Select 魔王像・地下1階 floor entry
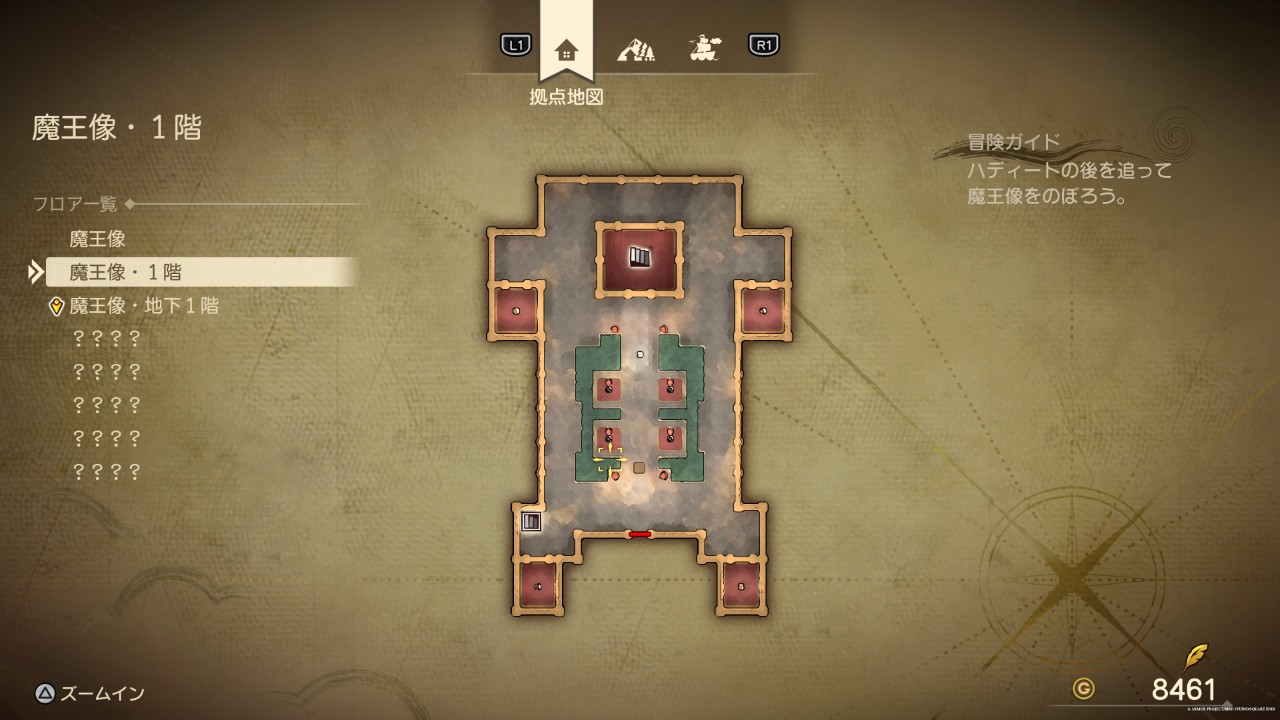 point(143,306)
